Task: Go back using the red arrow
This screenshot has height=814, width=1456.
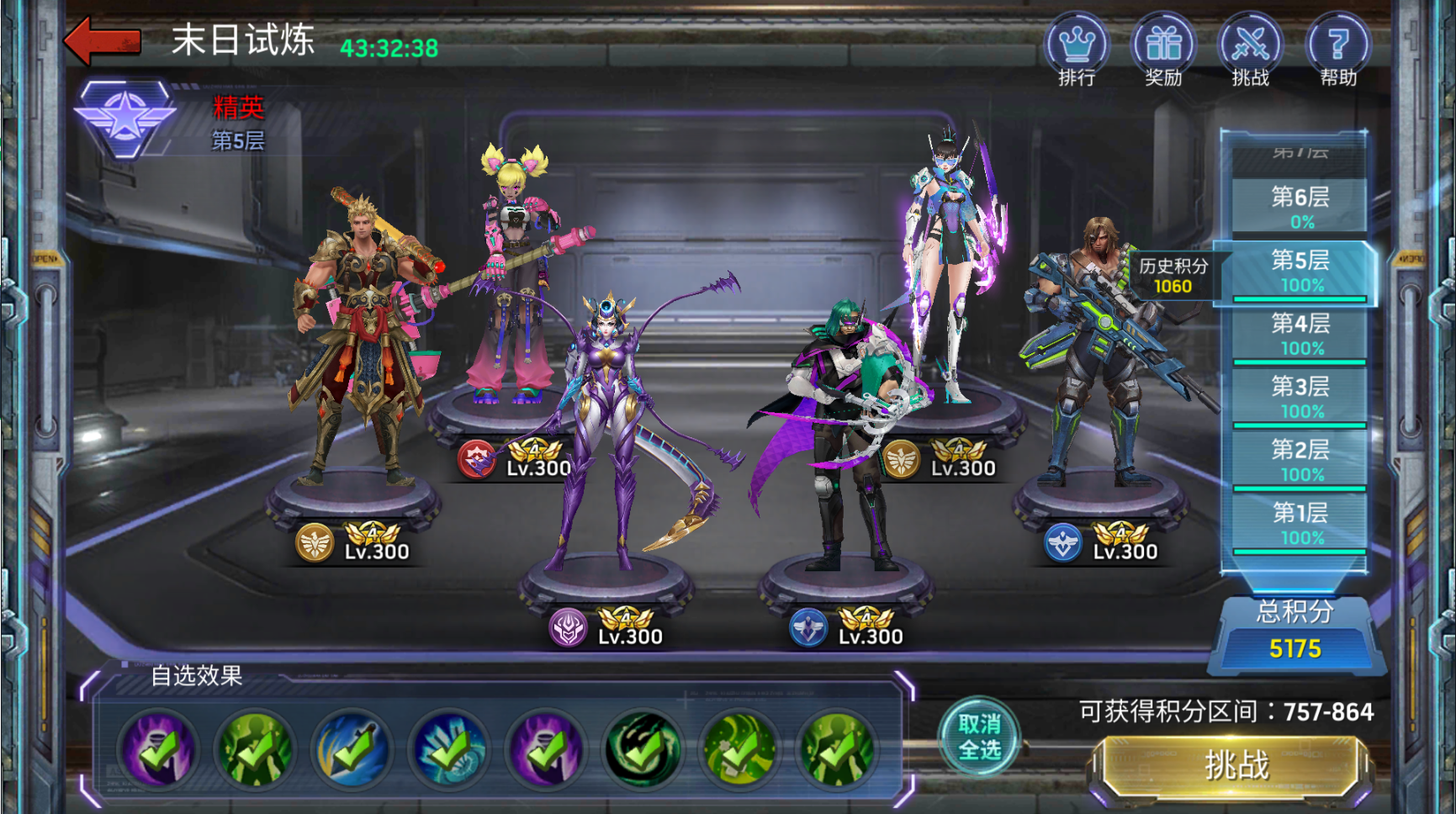Action: (103, 40)
